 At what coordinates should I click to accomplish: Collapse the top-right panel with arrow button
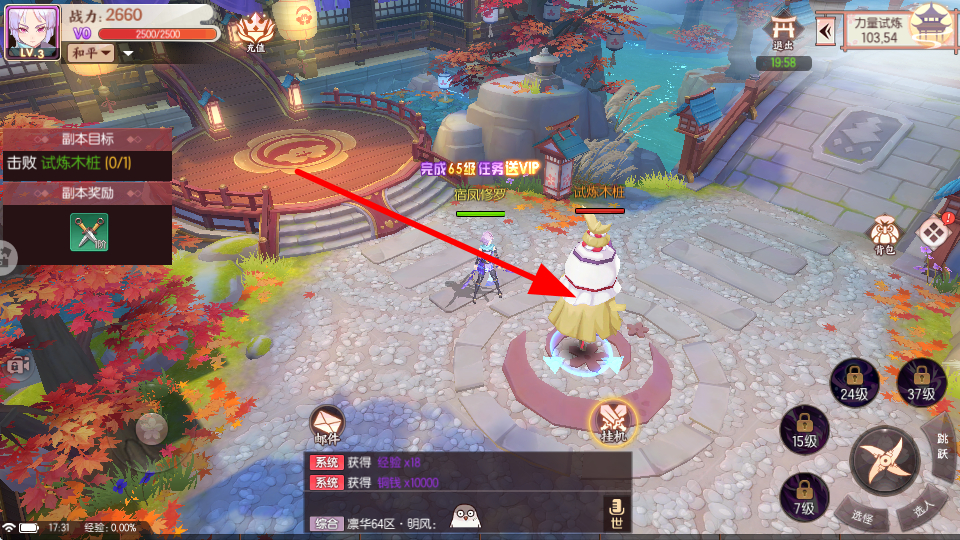click(x=826, y=32)
